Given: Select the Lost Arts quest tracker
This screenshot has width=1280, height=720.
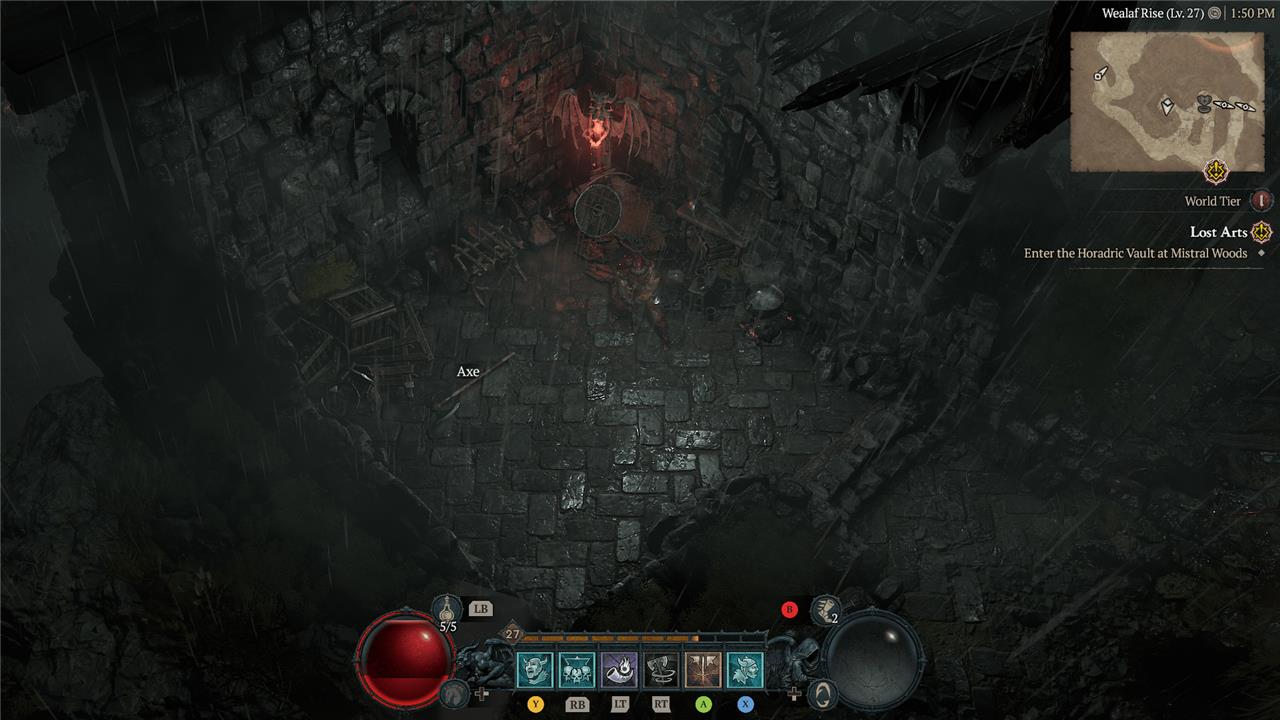Looking at the screenshot, I should pos(1218,232).
